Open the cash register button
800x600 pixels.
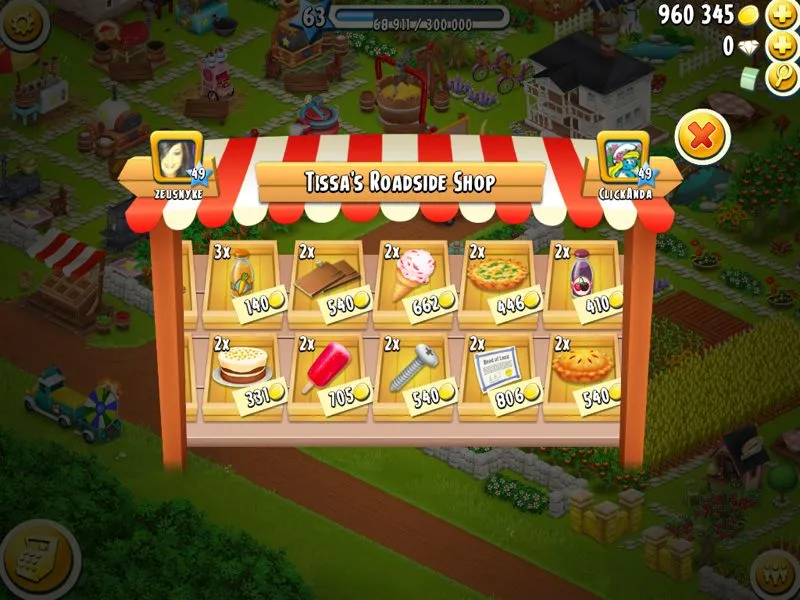tap(37, 563)
